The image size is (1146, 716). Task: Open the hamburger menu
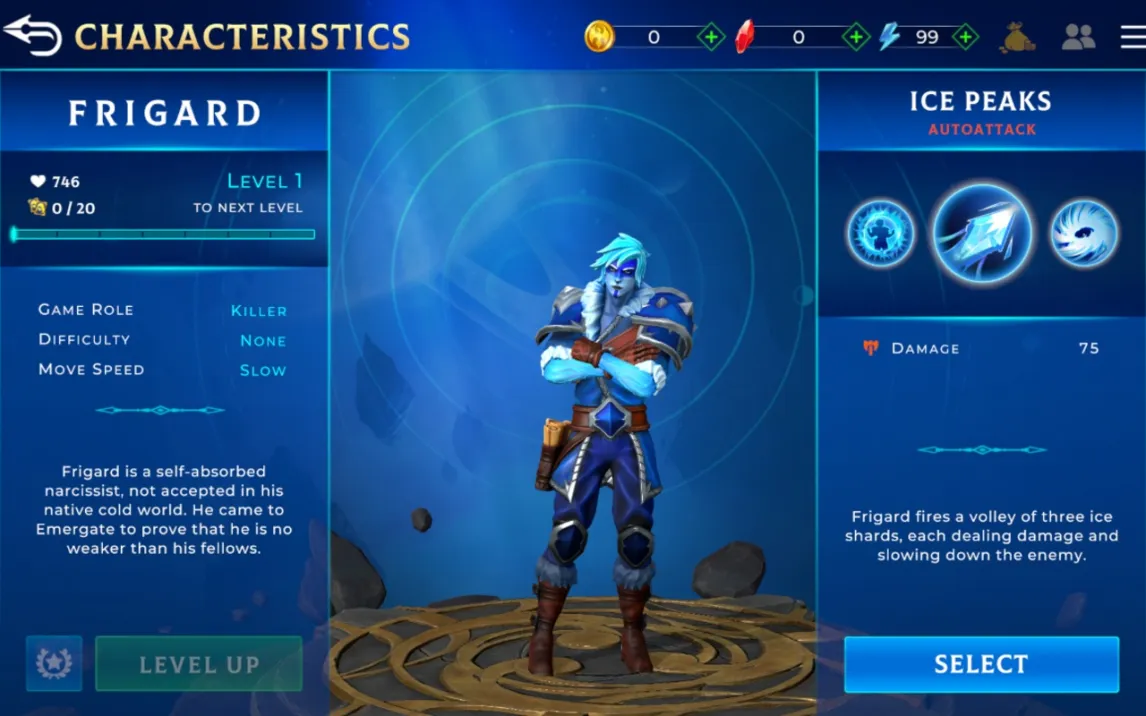[x=1132, y=37]
